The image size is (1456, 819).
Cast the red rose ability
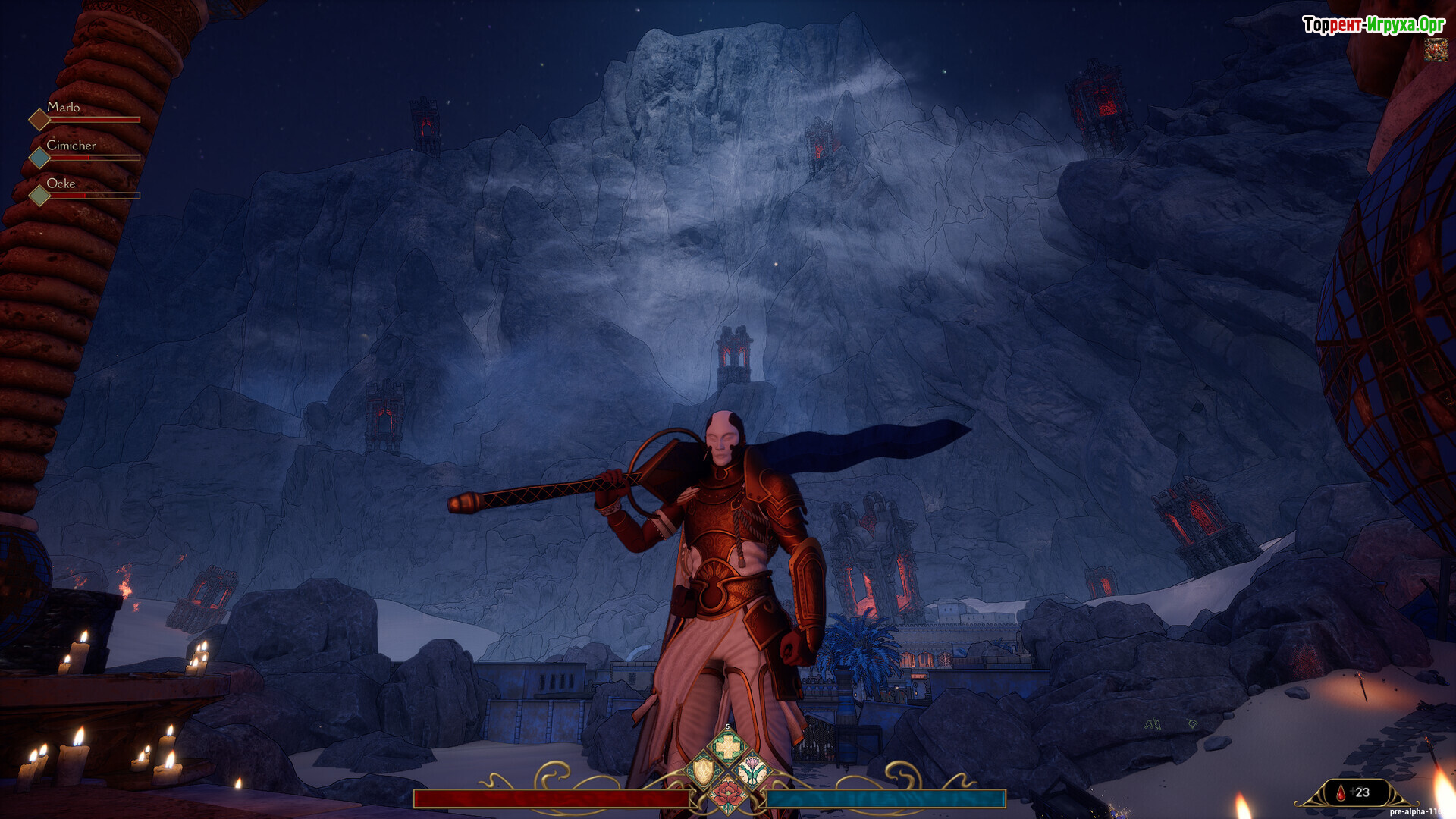click(728, 795)
